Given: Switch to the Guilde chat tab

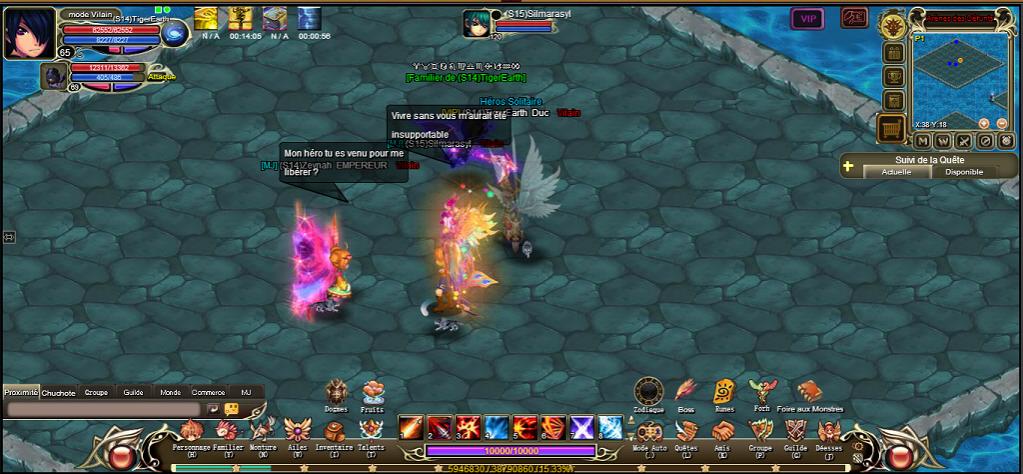Looking at the screenshot, I should click(133, 393).
